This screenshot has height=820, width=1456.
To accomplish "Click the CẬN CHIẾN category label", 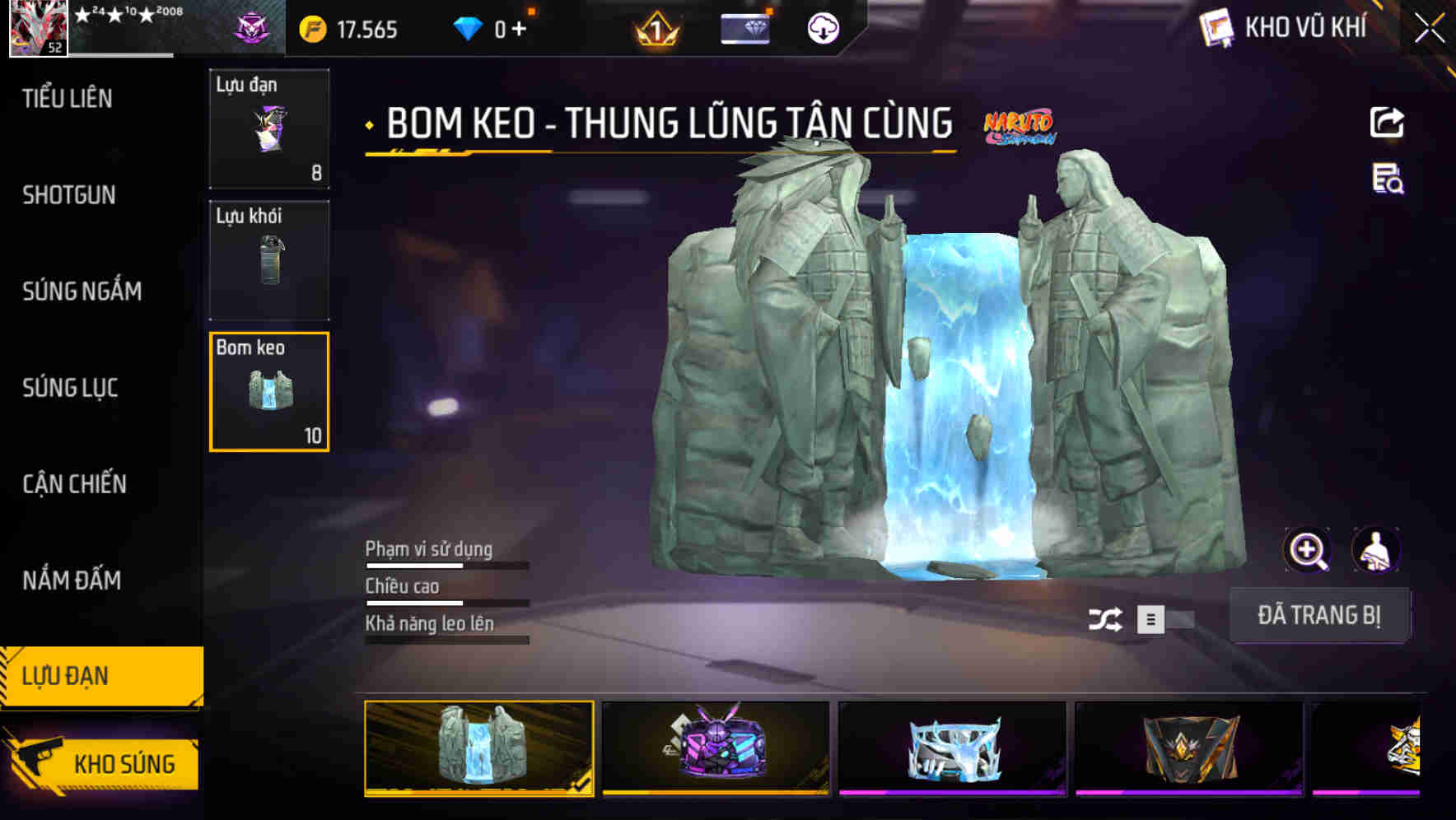I will (74, 484).
